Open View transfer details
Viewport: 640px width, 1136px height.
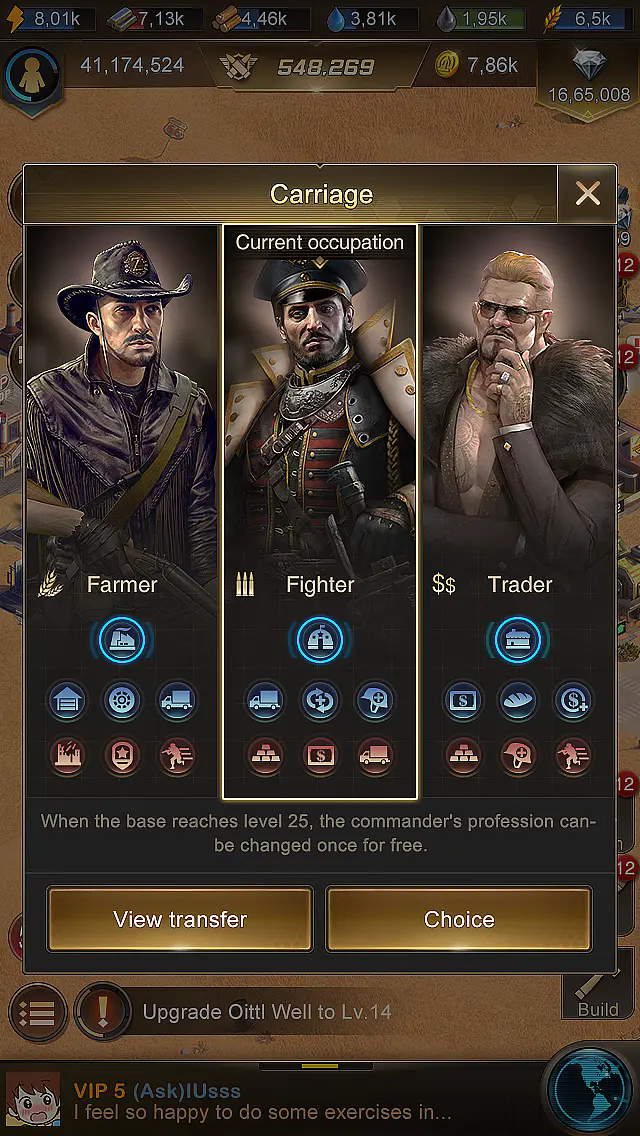tap(180, 919)
